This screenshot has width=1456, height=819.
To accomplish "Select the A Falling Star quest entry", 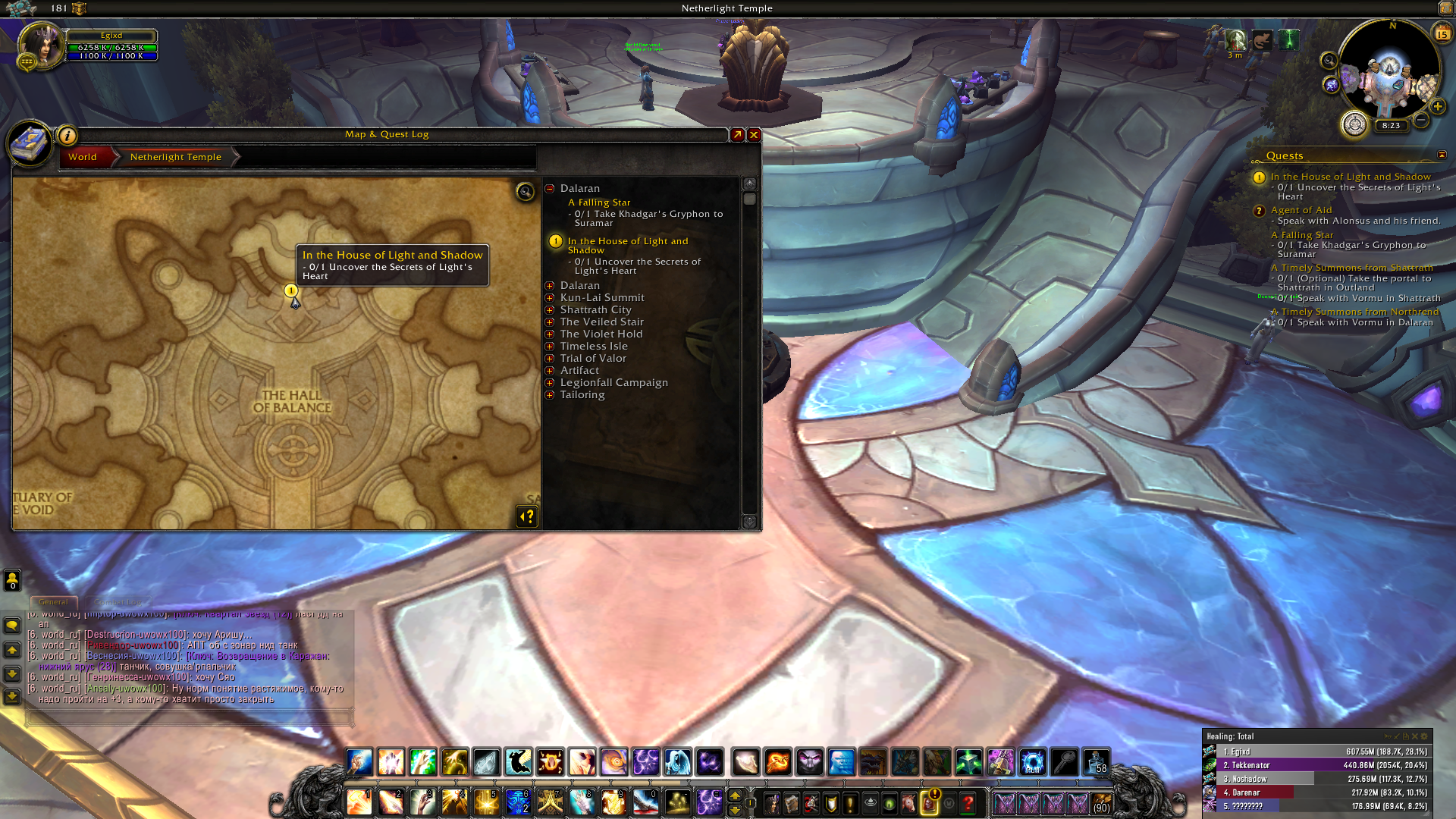I will [599, 202].
